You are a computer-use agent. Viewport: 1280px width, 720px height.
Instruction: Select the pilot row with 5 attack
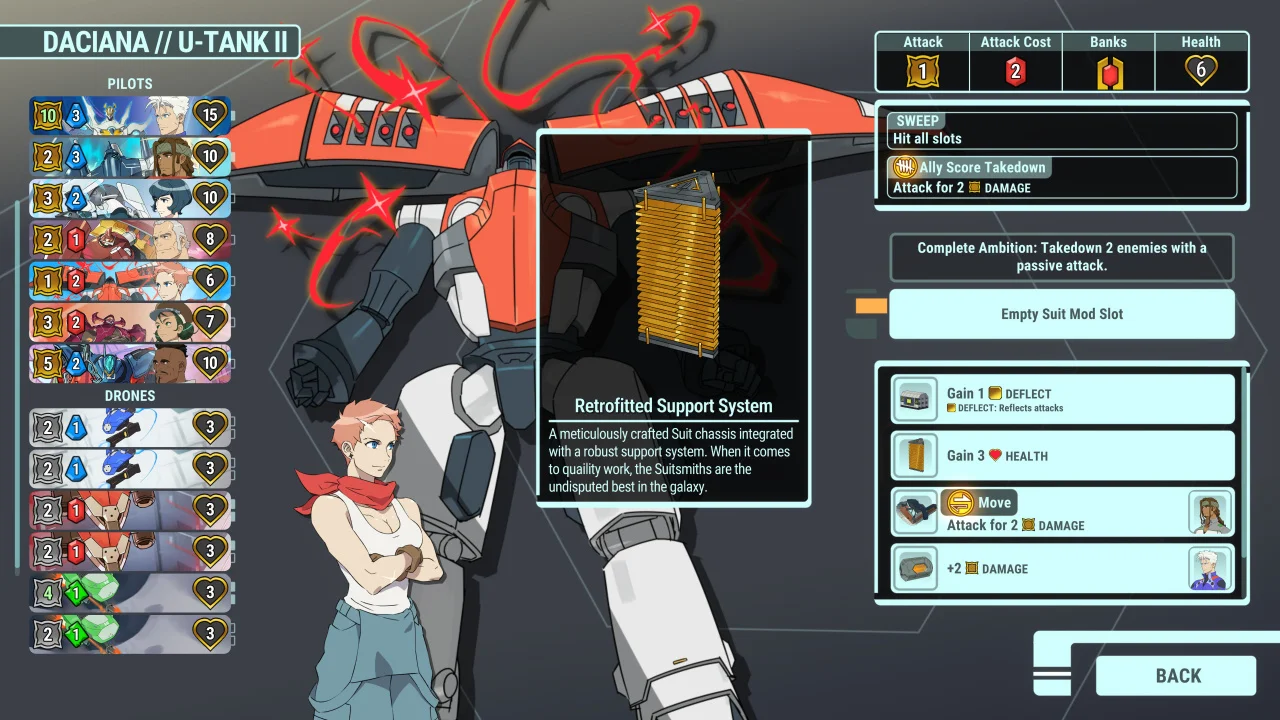[x=130, y=363]
